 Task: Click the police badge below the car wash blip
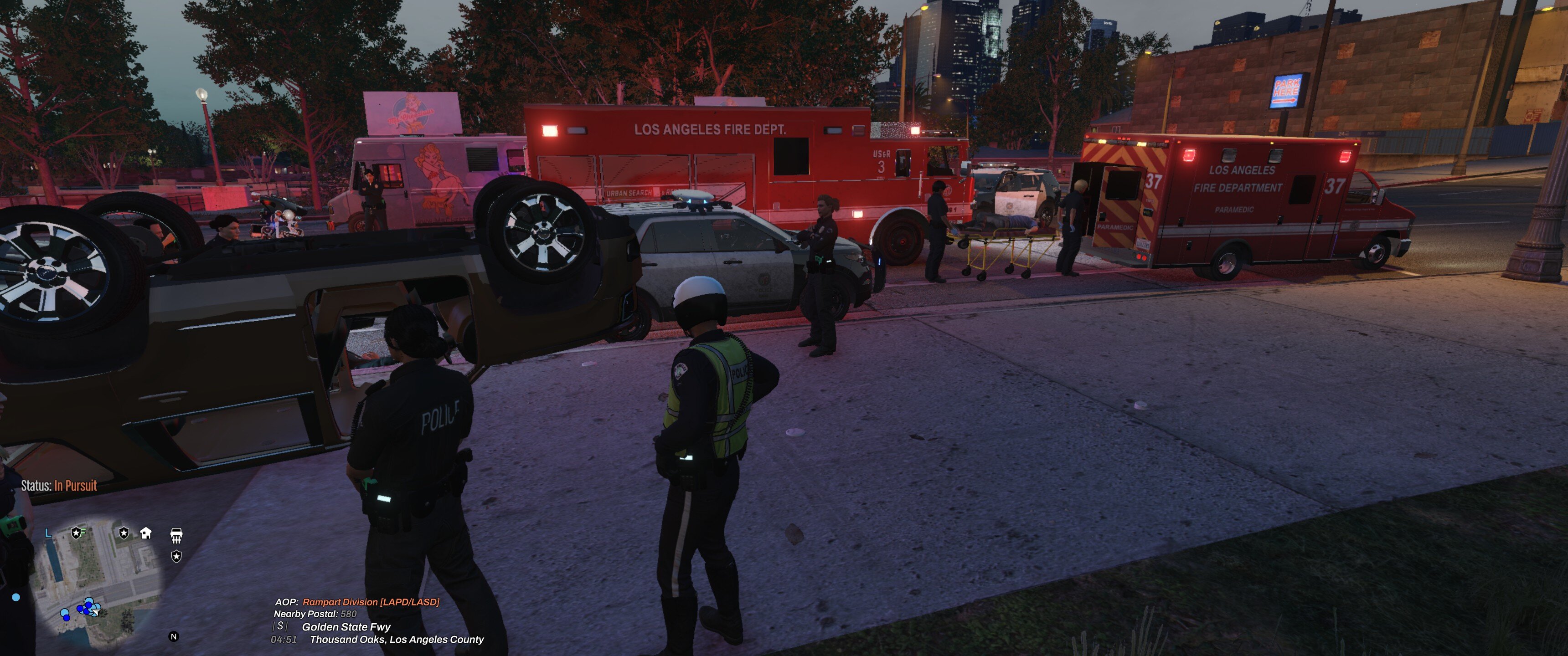(176, 556)
